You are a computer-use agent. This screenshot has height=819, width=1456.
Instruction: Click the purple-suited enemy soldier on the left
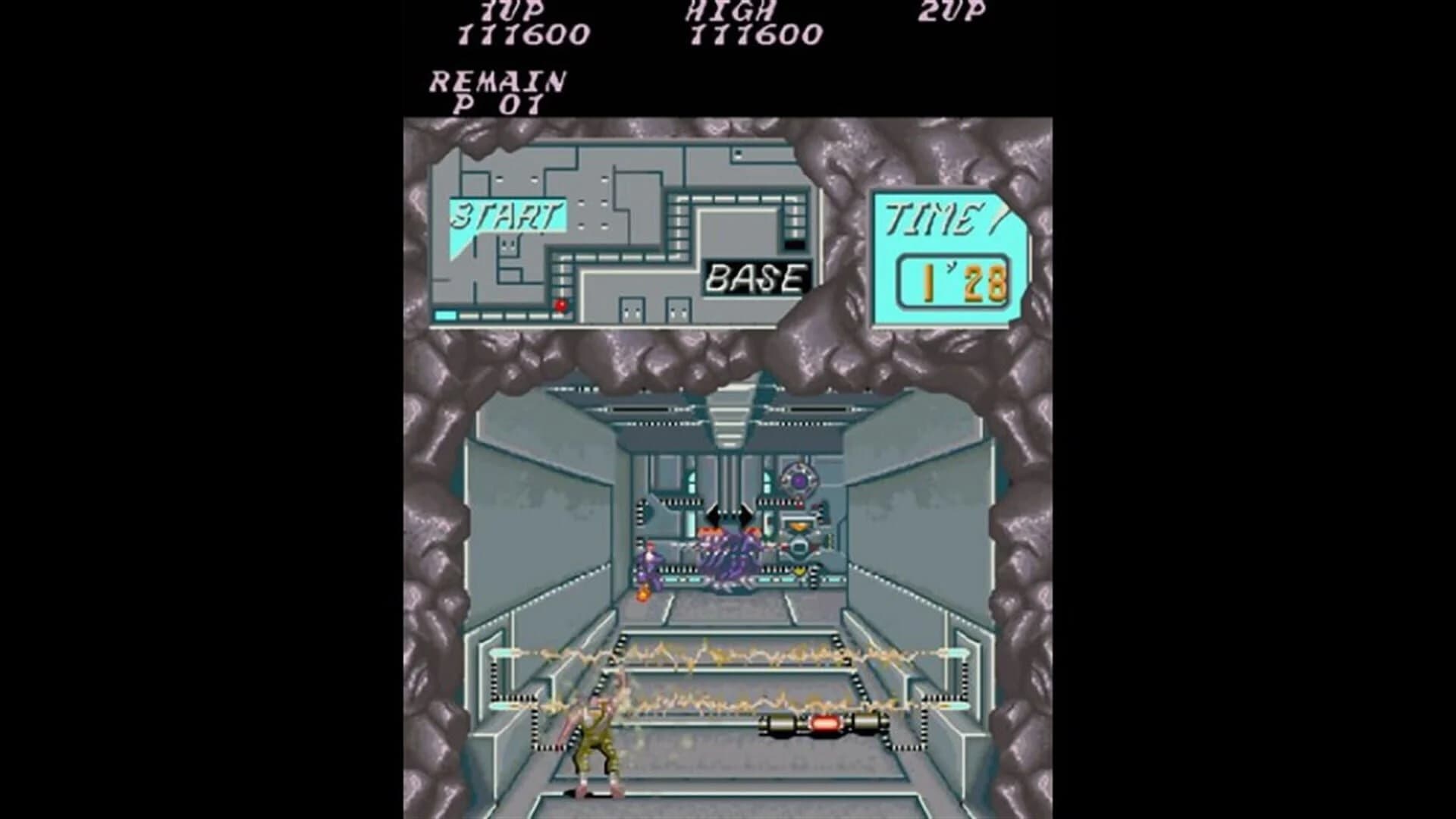(x=650, y=565)
